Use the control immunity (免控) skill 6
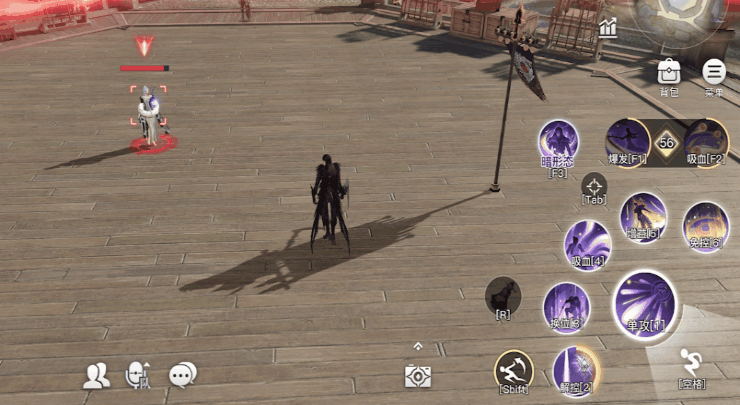Viewport: 740px width, 405px height. point(705,225)
